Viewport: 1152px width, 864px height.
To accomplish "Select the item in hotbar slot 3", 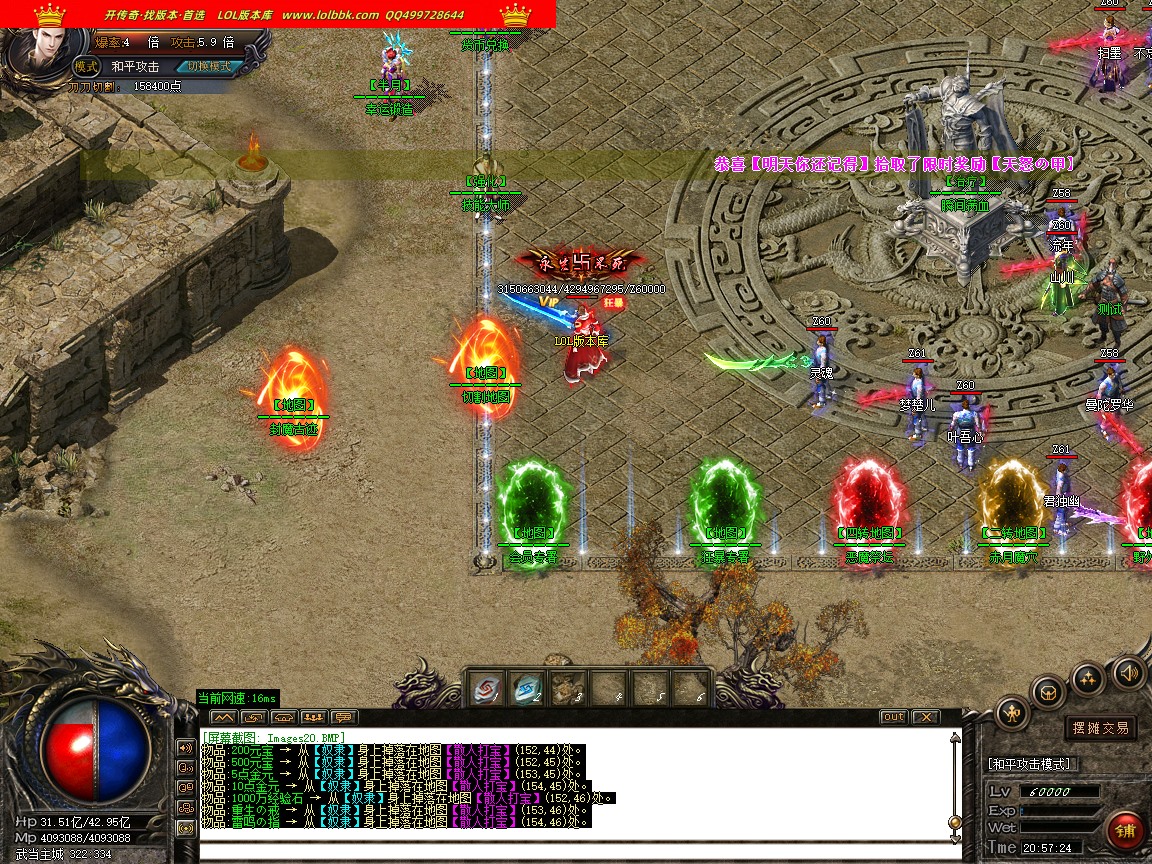I will (x=566, y=689).
